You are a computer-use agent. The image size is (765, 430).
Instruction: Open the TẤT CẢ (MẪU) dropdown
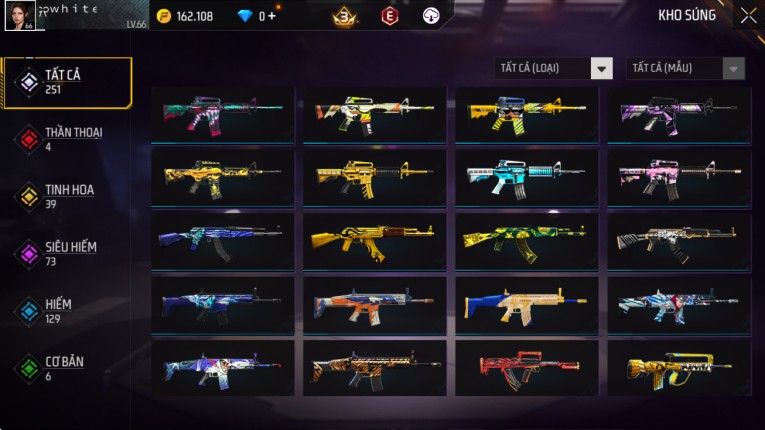click(685, 68)
